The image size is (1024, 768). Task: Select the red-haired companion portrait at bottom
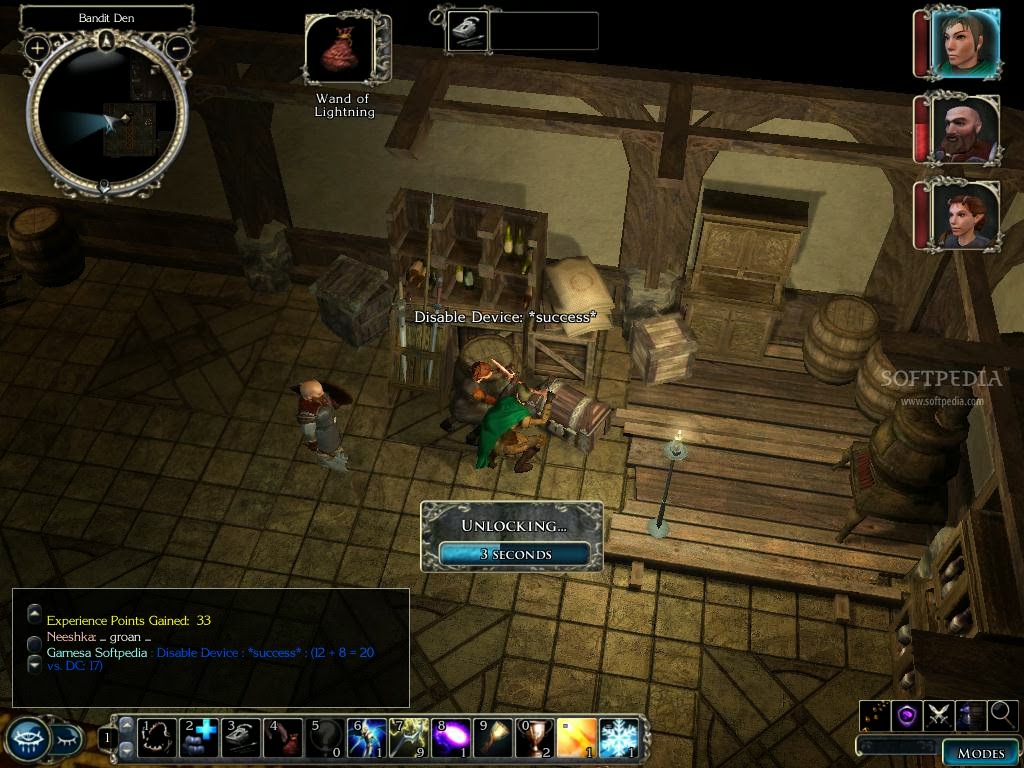point(964,214)
